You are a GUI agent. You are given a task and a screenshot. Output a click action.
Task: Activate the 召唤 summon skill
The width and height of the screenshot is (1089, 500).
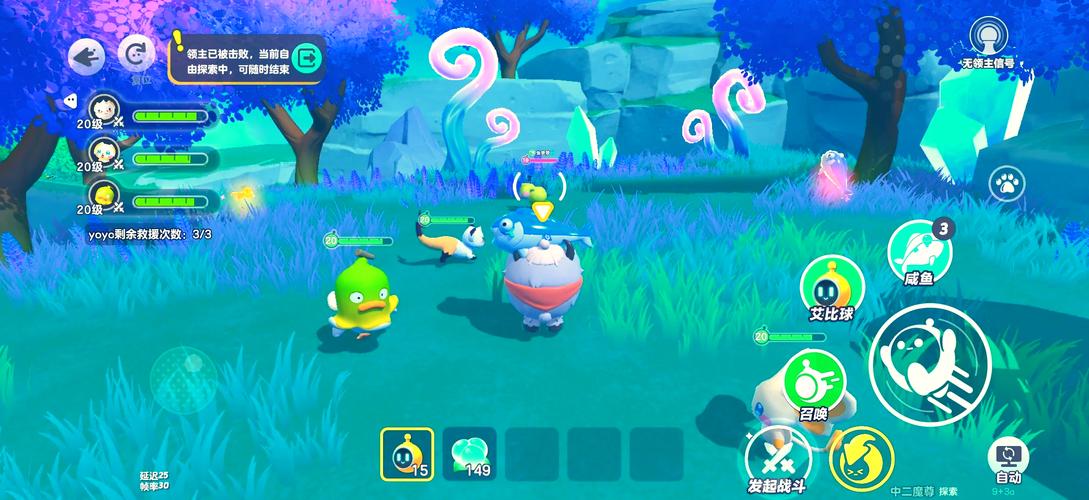(813, 379)
